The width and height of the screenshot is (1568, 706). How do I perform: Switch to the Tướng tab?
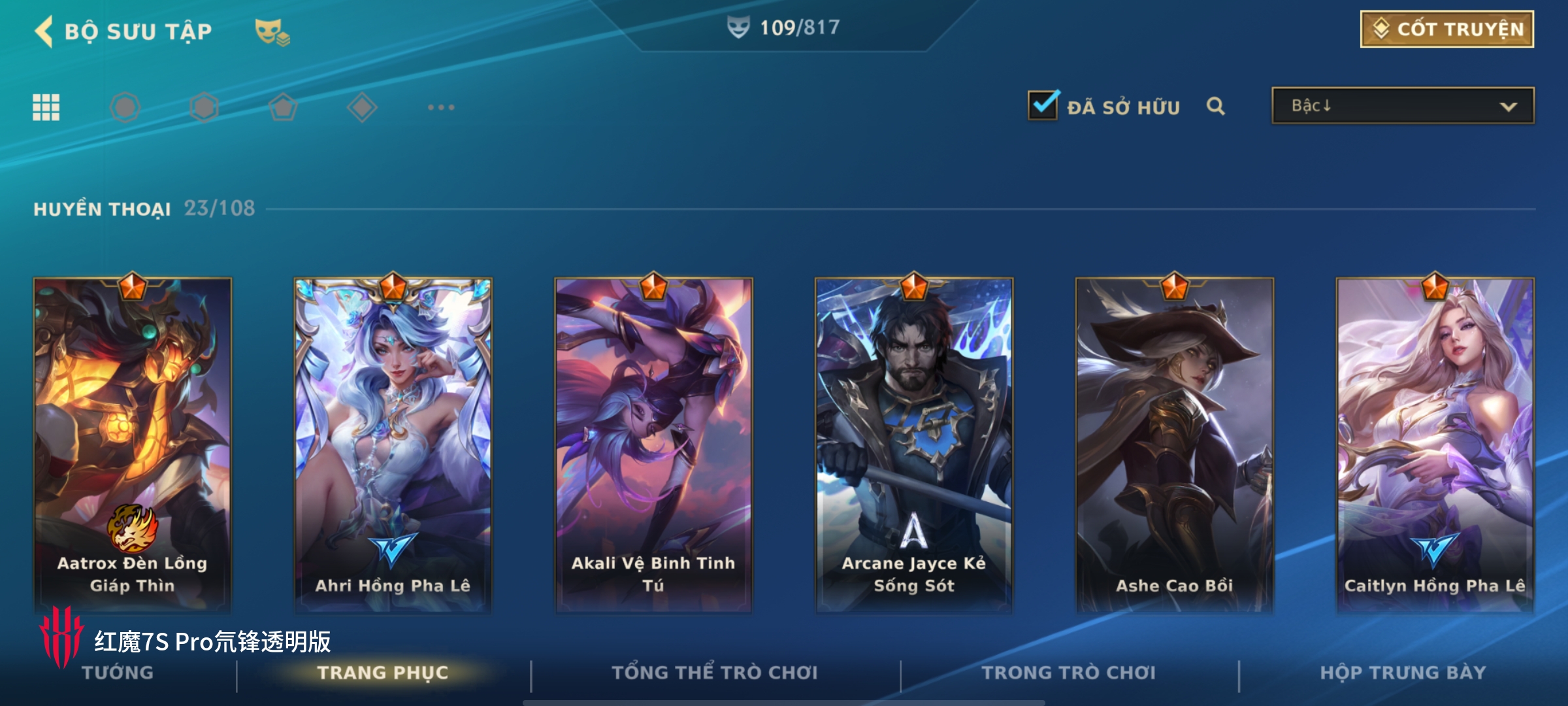[x=118, y=673]
